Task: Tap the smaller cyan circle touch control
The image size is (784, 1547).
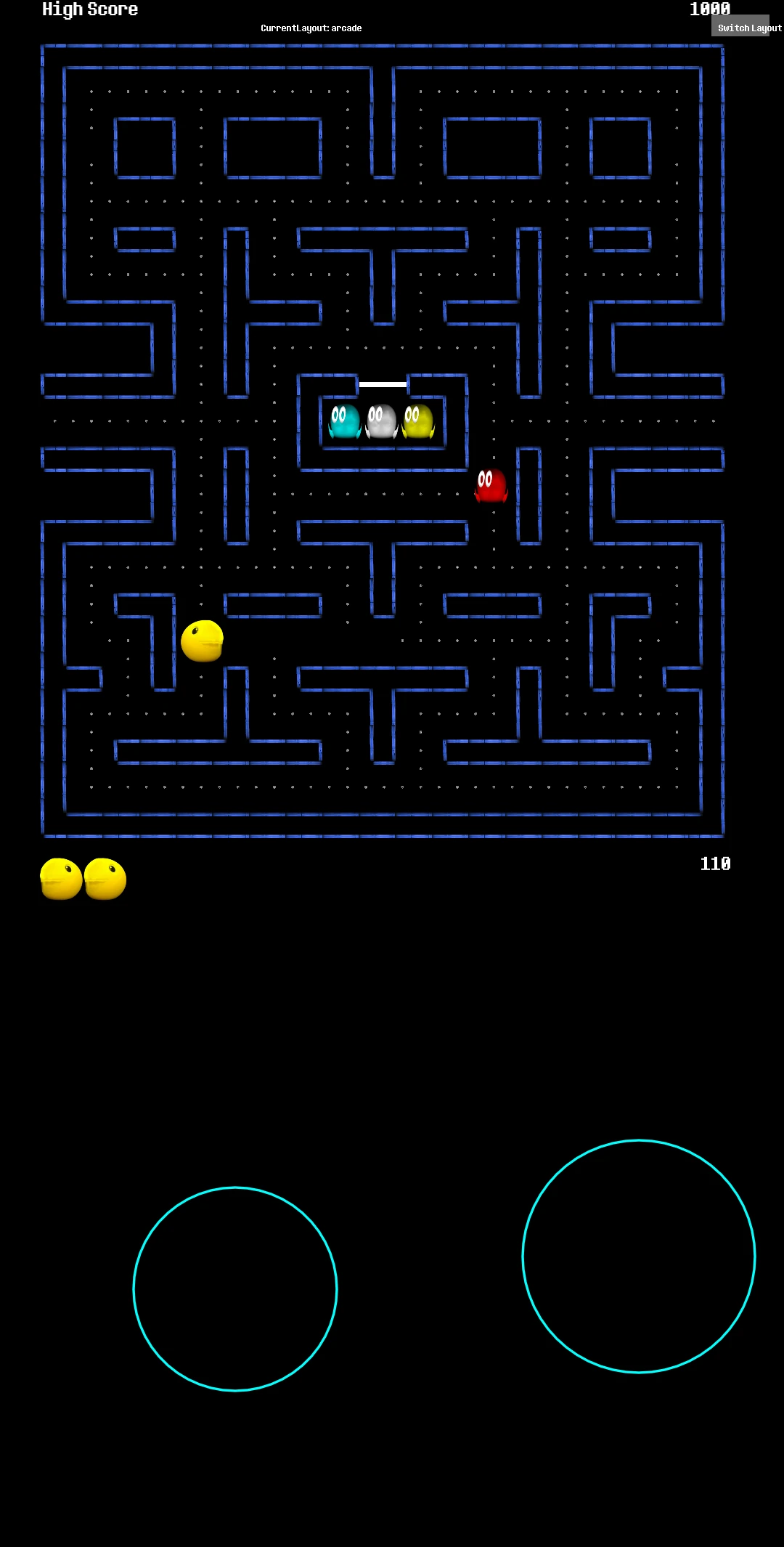Action: (235, 1289)
